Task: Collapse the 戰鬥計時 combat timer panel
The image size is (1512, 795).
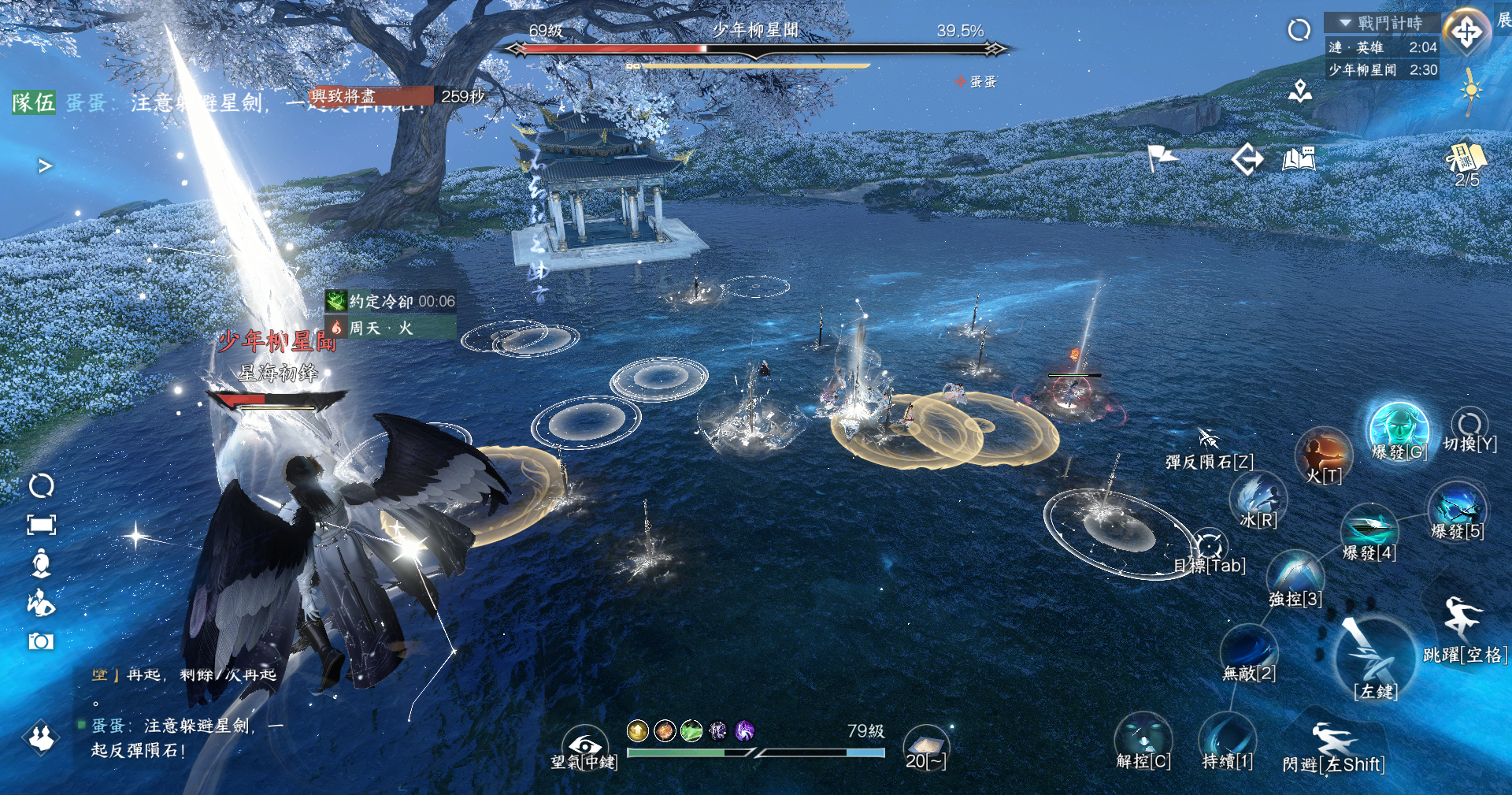Action: coord(1346,23)
